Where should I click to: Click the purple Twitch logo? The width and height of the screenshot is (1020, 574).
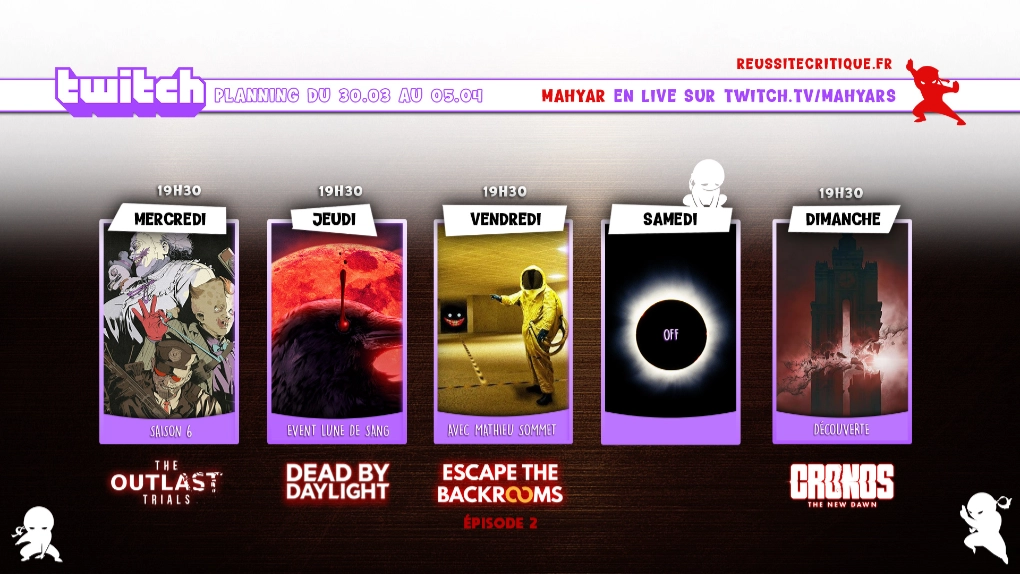pos(130,92)
